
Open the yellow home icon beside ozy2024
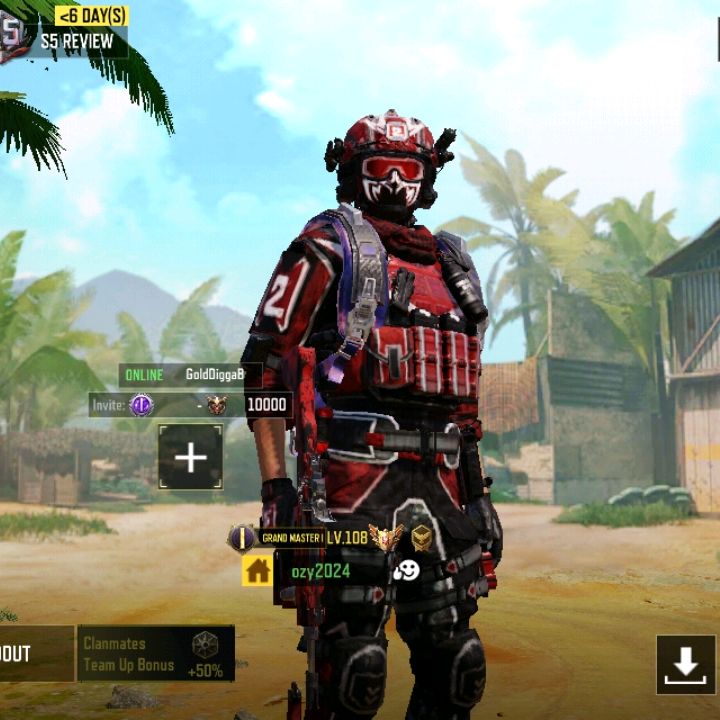pos(257,571)
